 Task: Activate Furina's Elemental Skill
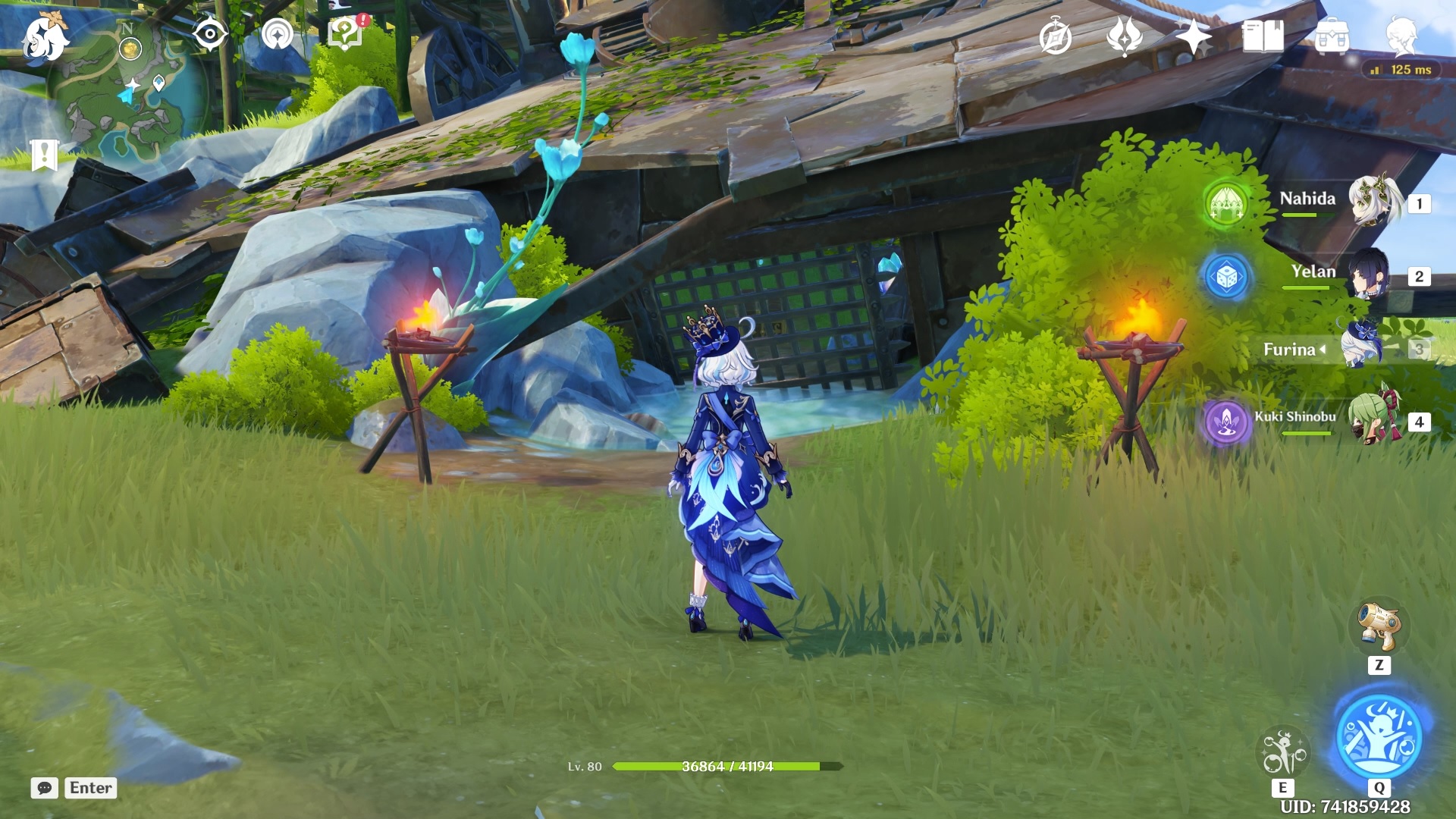click(1282, 752)
